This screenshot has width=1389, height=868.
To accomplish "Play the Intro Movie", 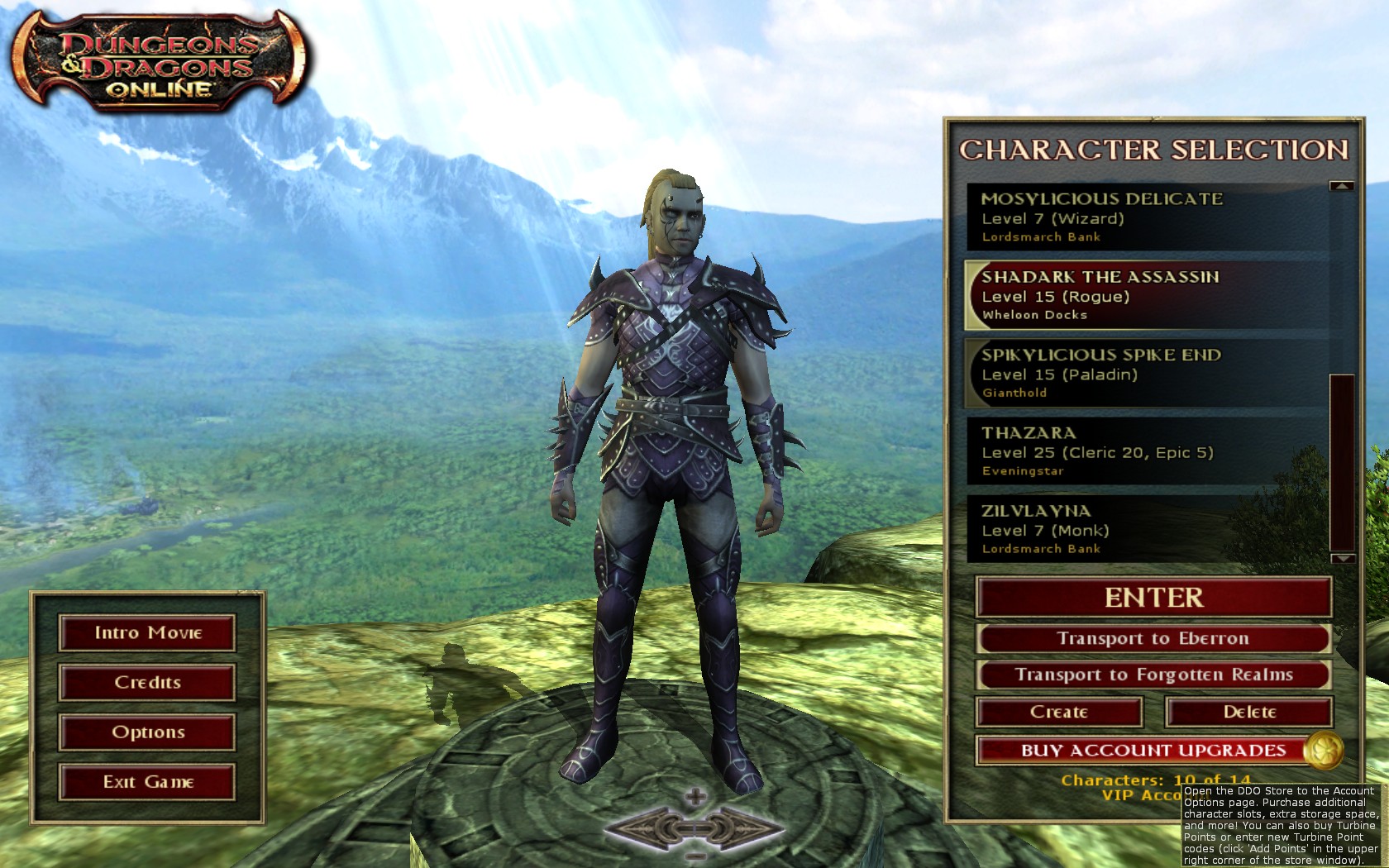I will click(x=147, y=633).
